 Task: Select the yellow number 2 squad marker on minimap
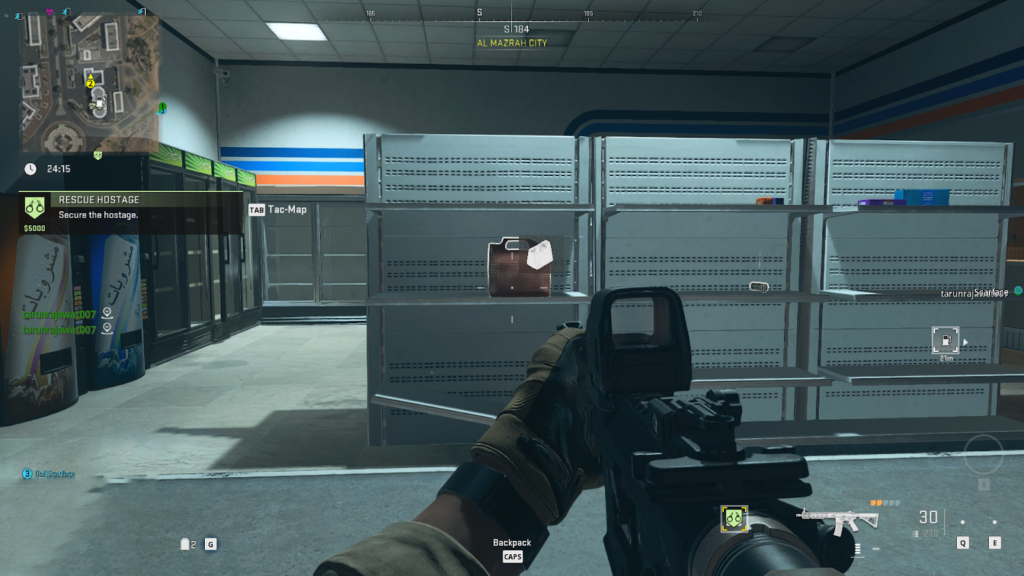pyautogui.click(x=90, y=83)
